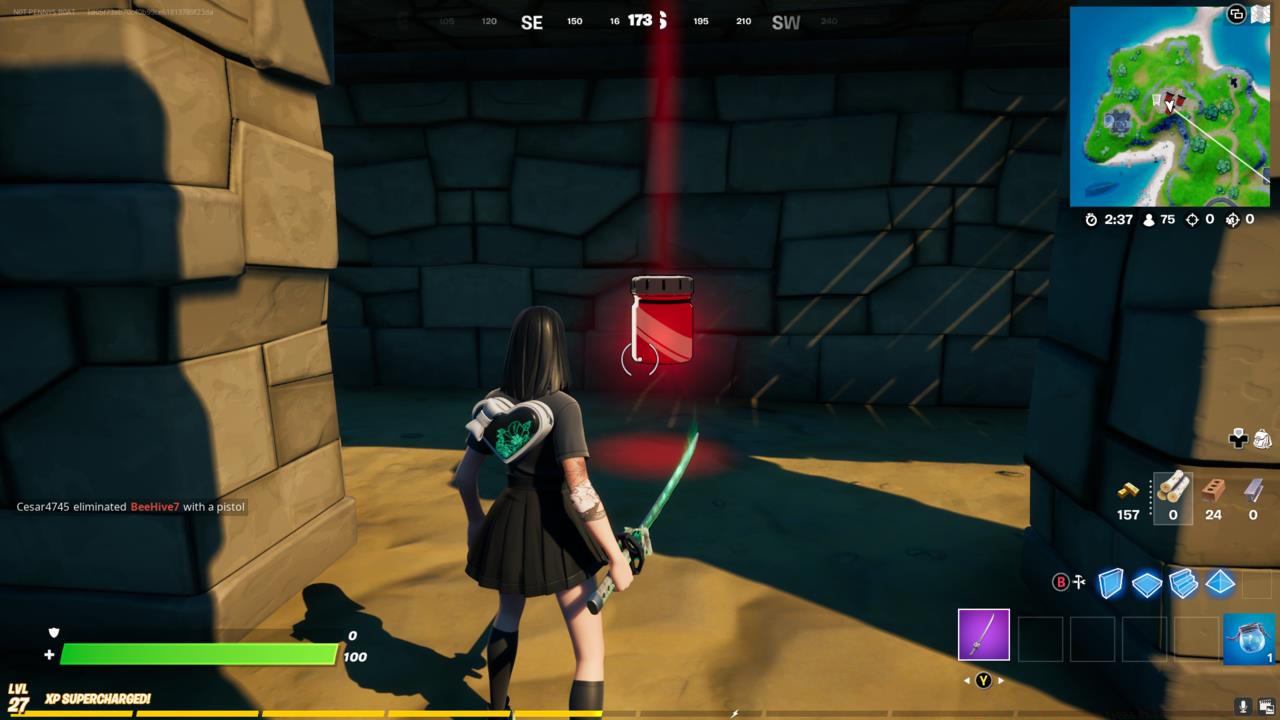Select the pyramid roof build piece
Viewport: 1280px width, 720px height.
point(1218,583)
